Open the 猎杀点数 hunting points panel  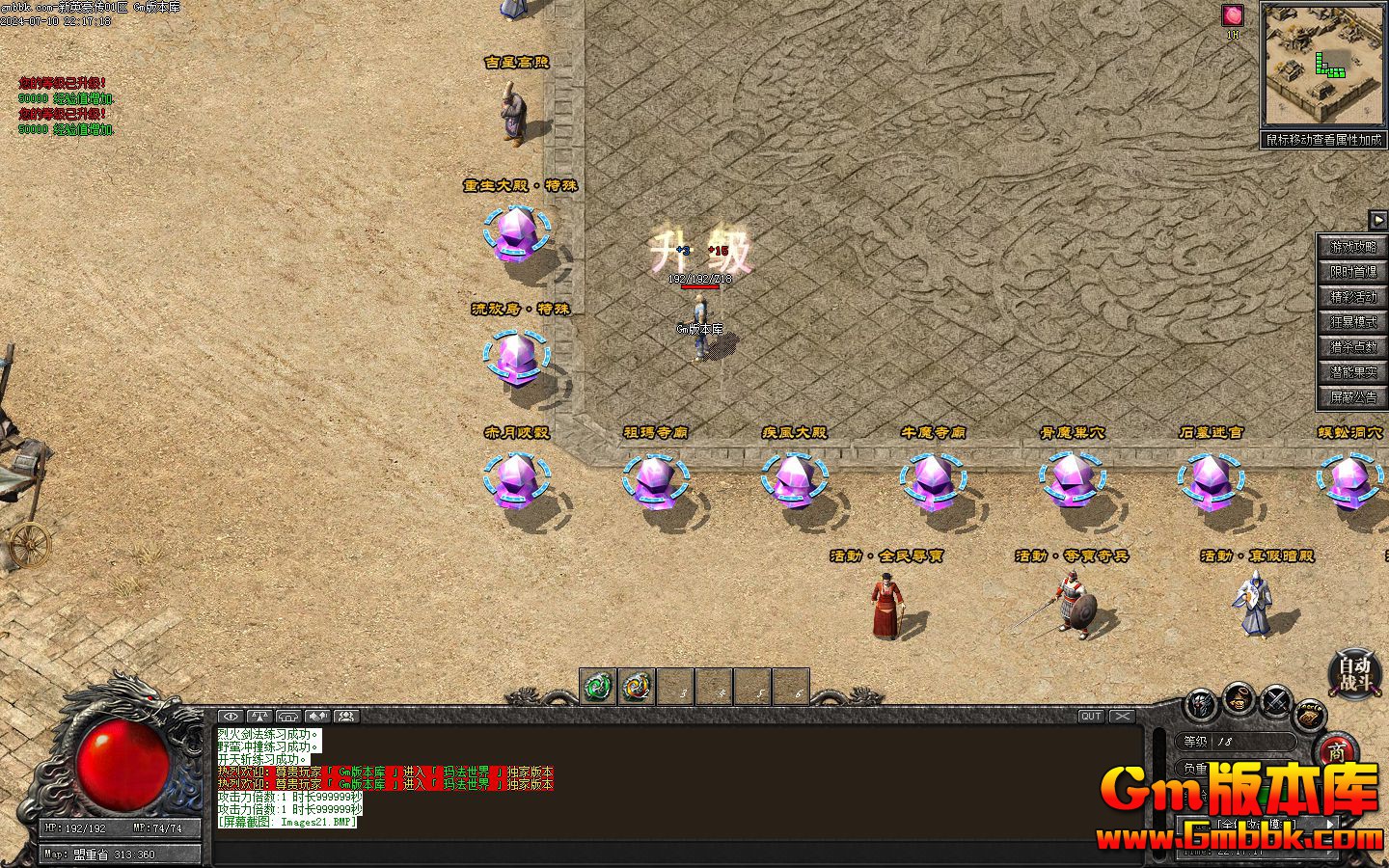pyautogui.click(x=1353, y=347)
